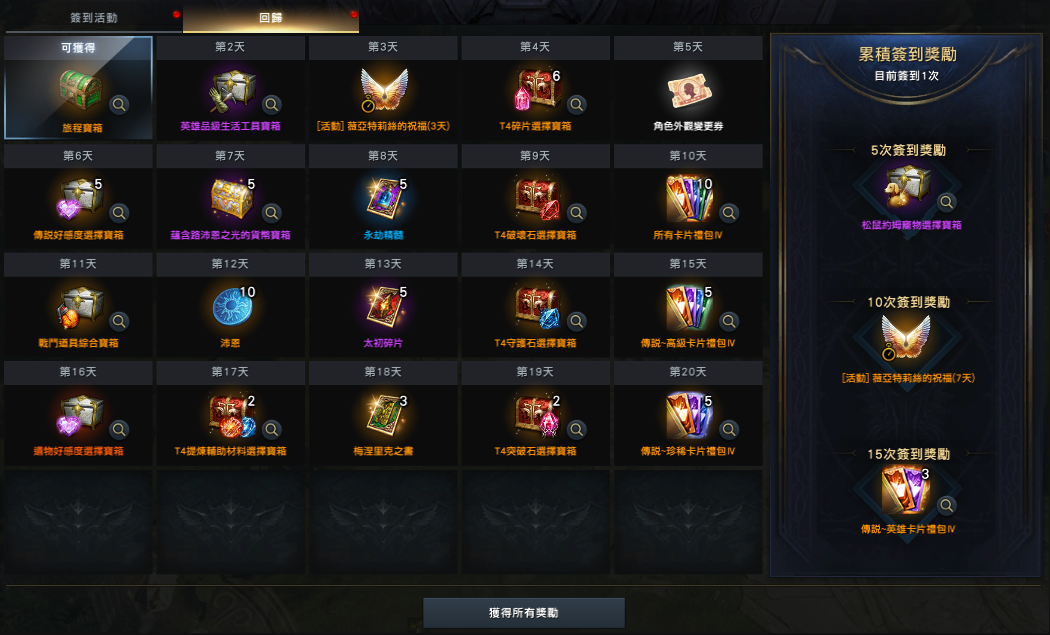Select the 回歸 tab

click(270, 18)
